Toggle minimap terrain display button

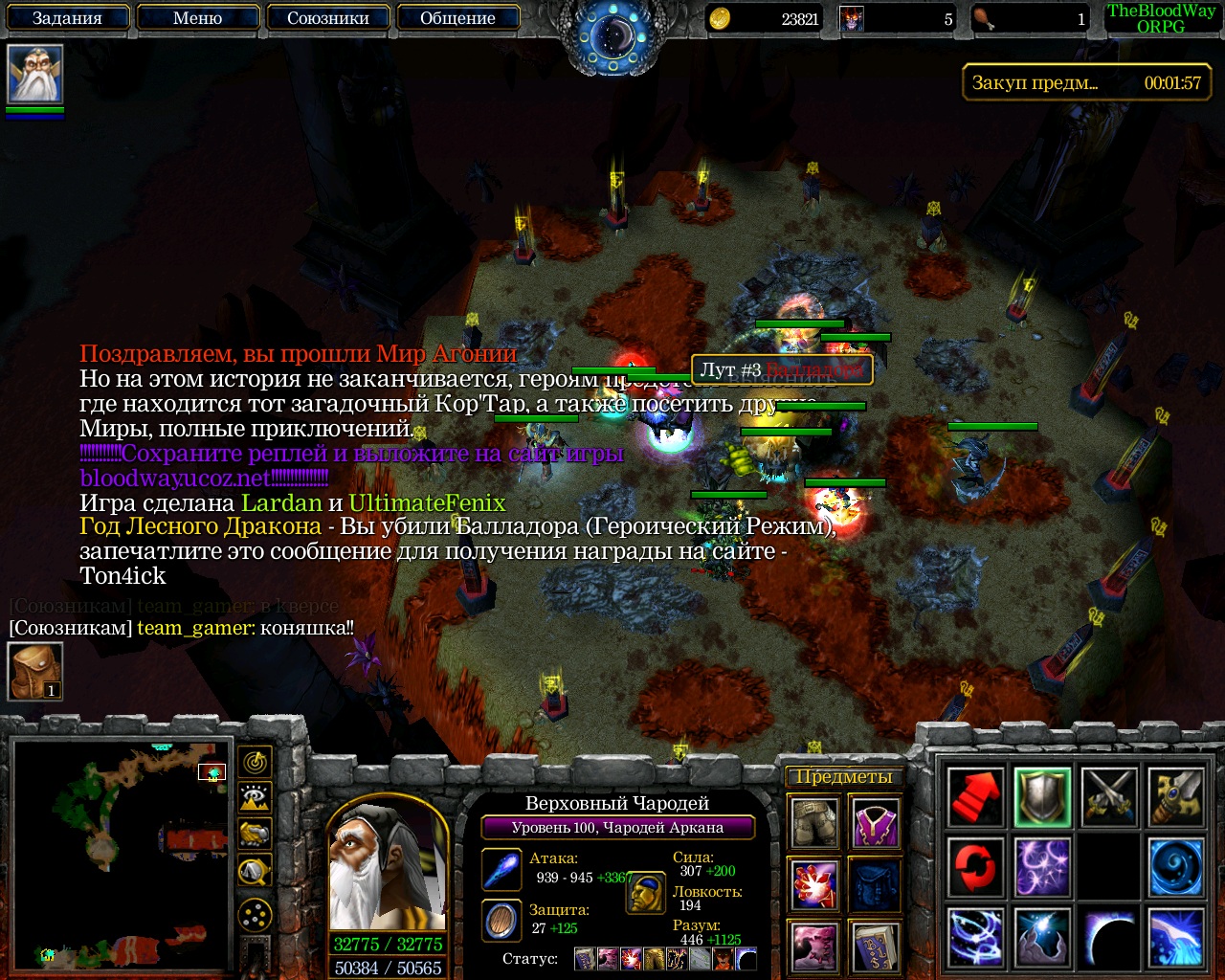[x=255, y=798]
